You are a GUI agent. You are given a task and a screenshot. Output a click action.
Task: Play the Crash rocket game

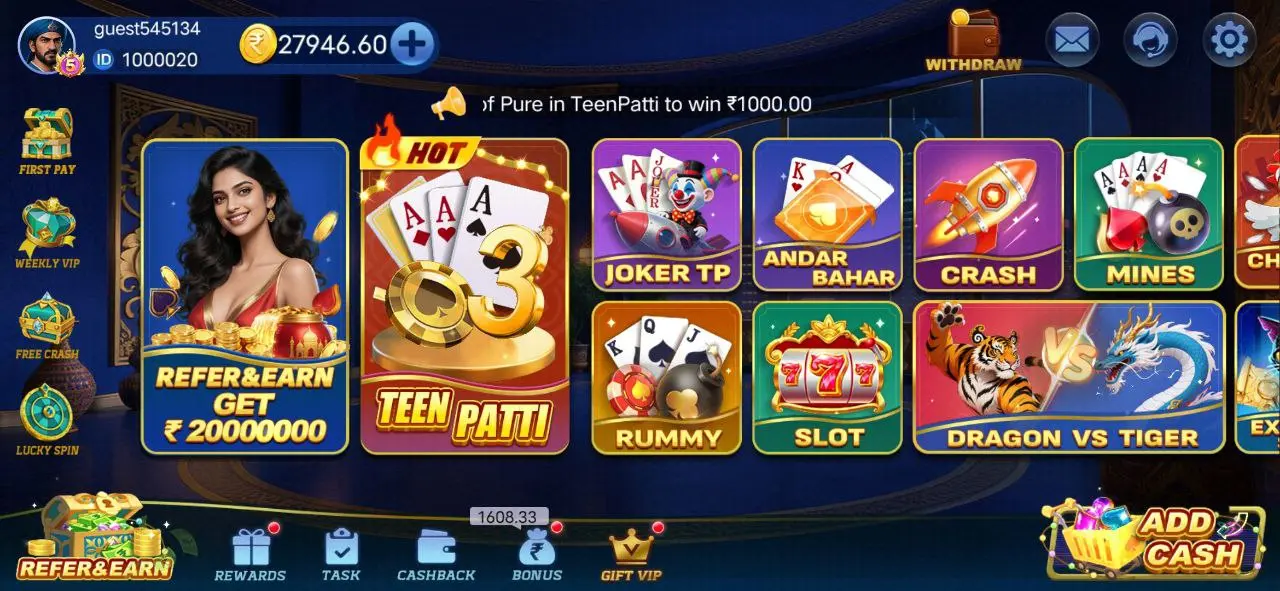[987, 214]
